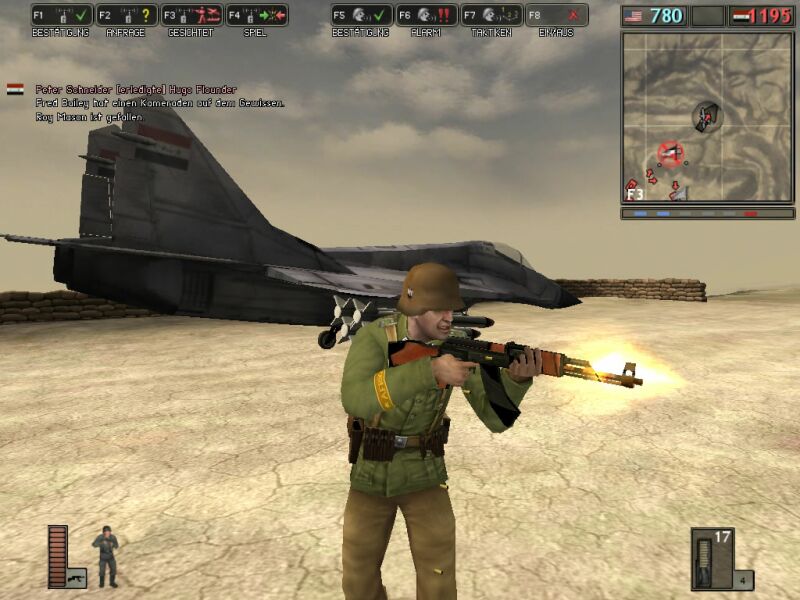The image size is (800, 600).
Task: Click the soldier stance icon
Action: pos(105,556)
